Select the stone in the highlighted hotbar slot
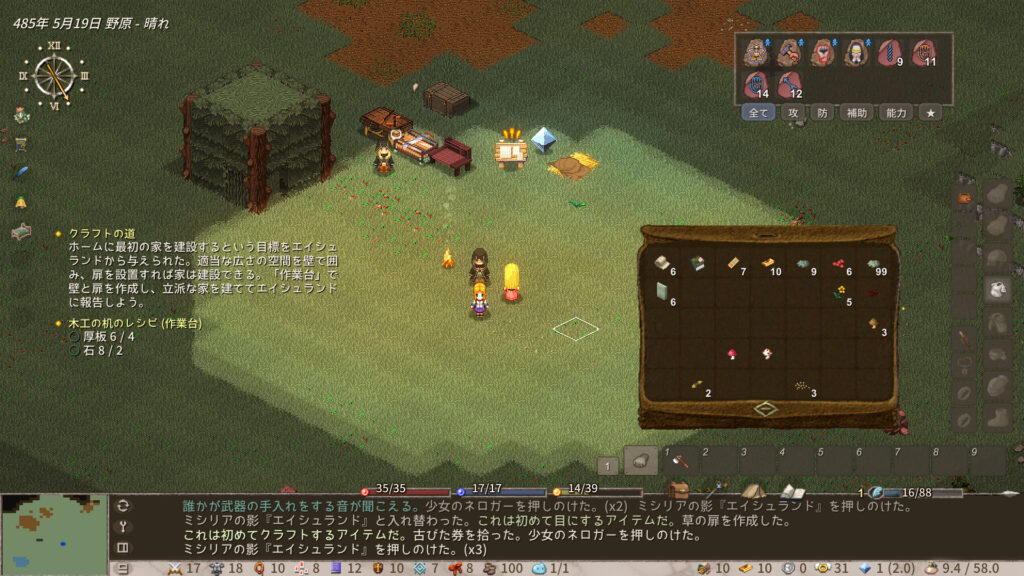This screenshot has height=576, width=1024. point(642,461)
